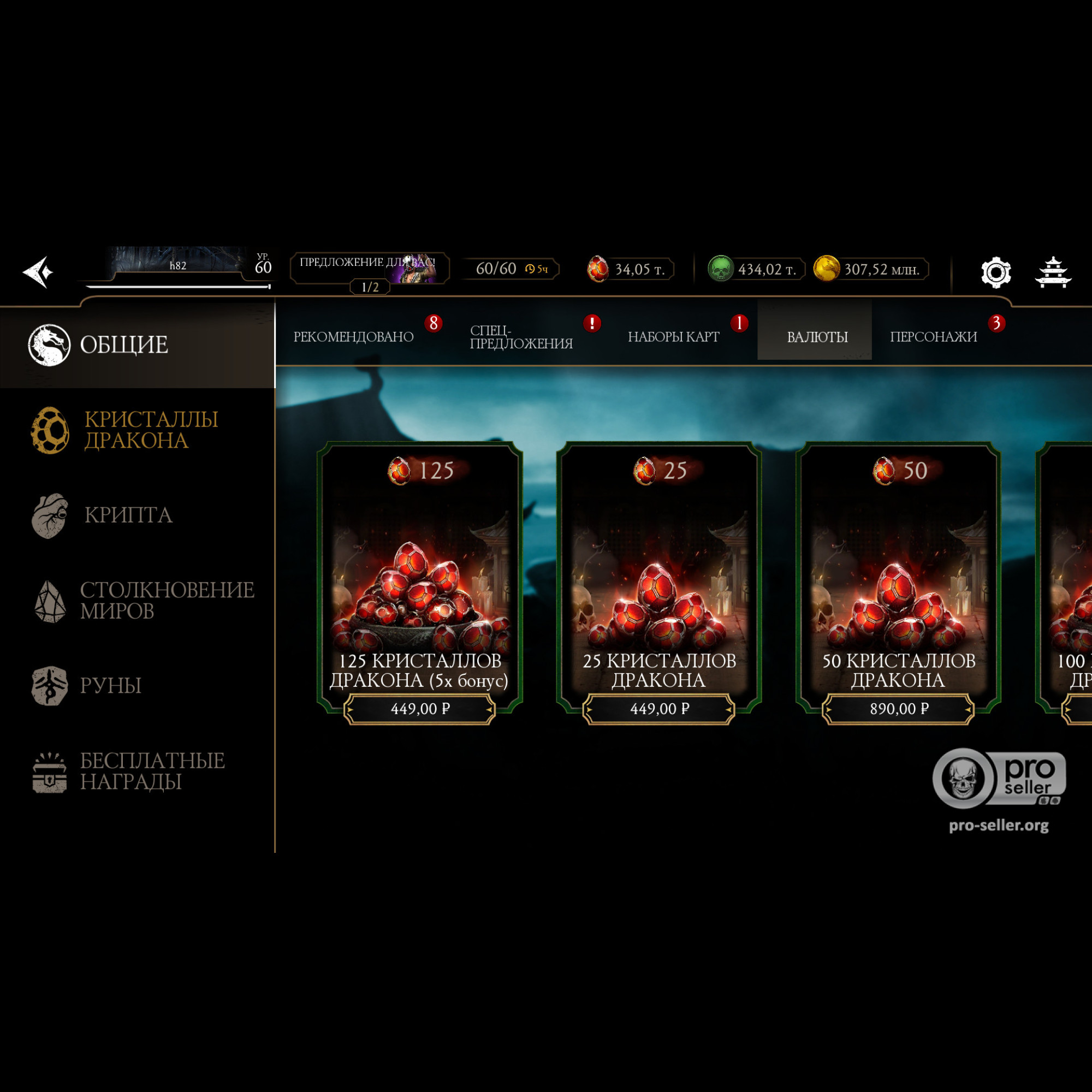This screenshot has height=1092, width=1092.
Task: Switch to the Рекомендовано tab
Action: (353, 337)
